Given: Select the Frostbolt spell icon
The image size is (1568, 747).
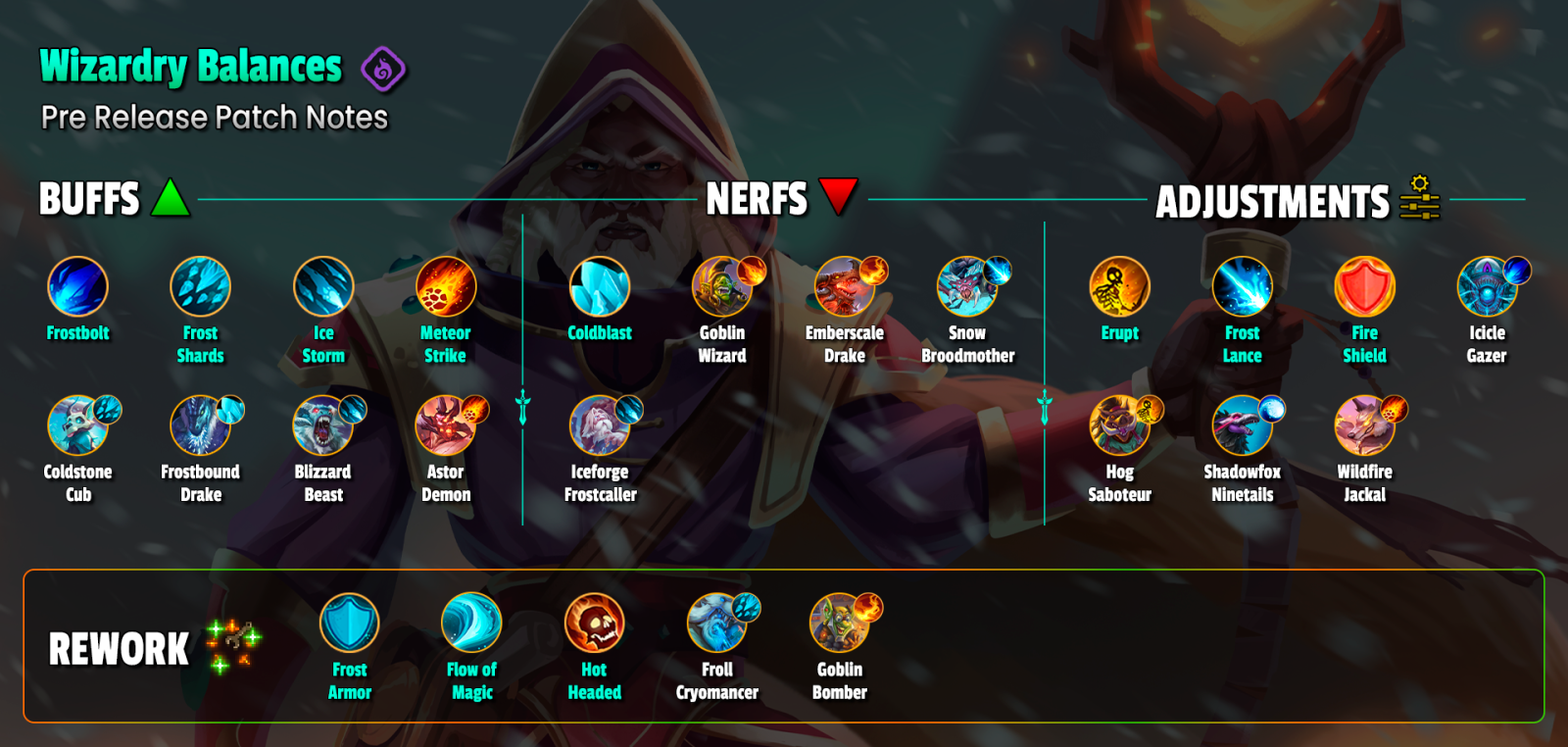Looking at the screenshot, I should pyautogui.click(x=77, y=286).
